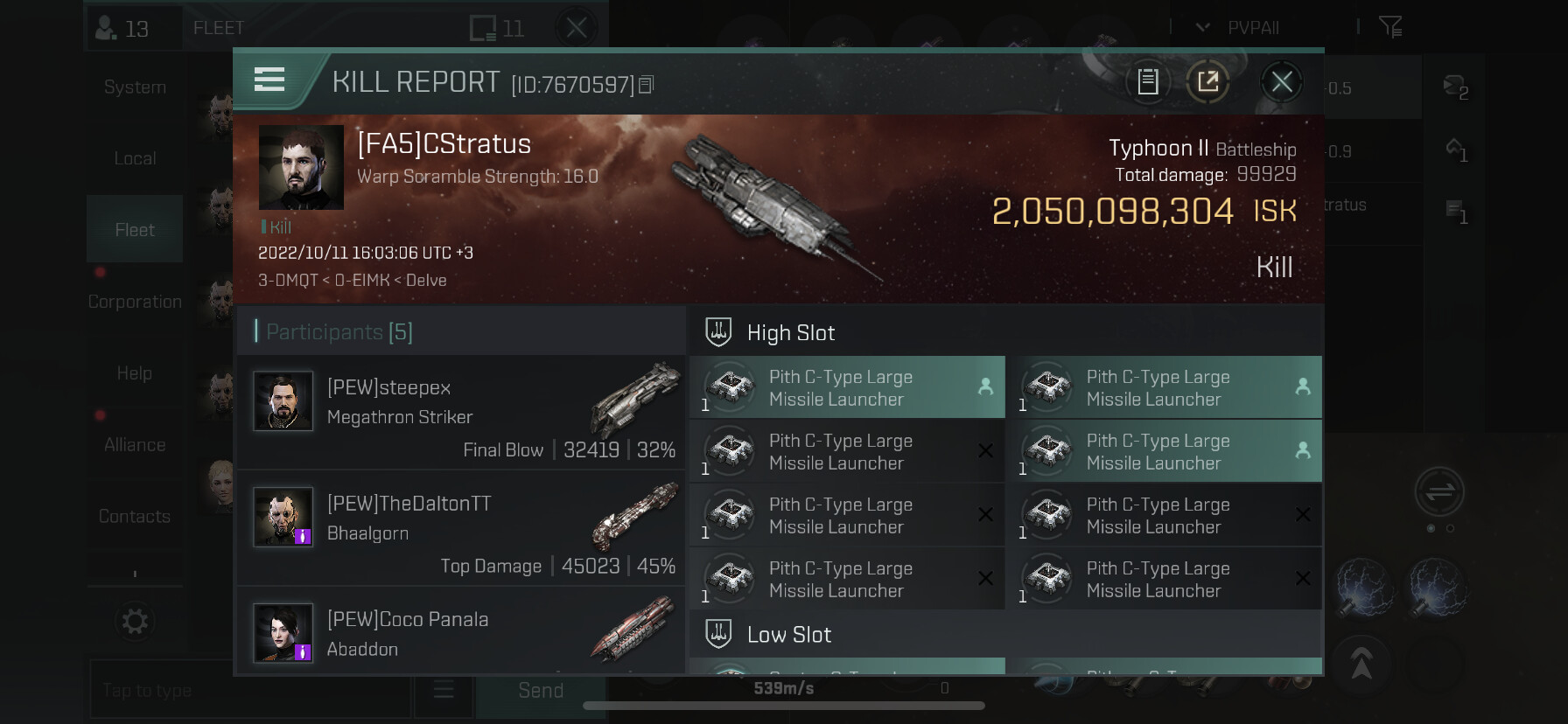
Task: Click the chat text input field
Action: 249,691
